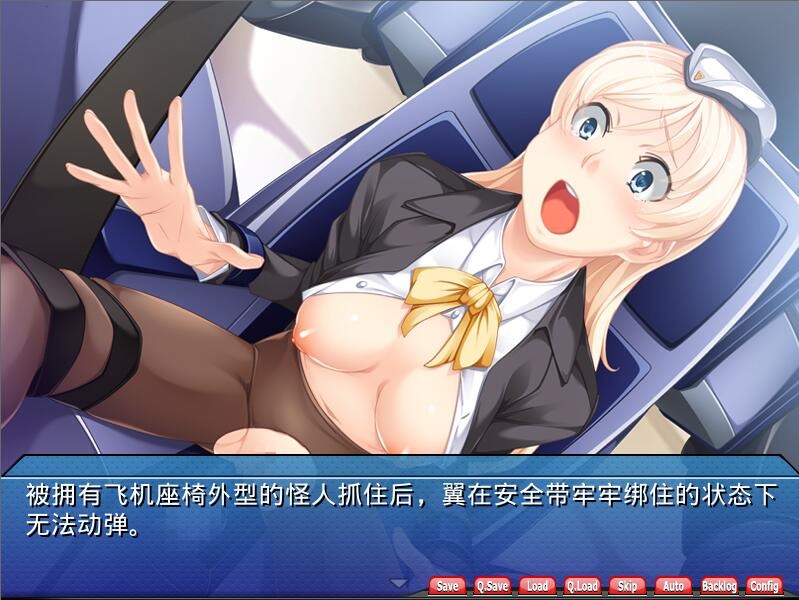Activate Skip mode
The height and width of the screenshot is (600, 799).
(627, 586)
